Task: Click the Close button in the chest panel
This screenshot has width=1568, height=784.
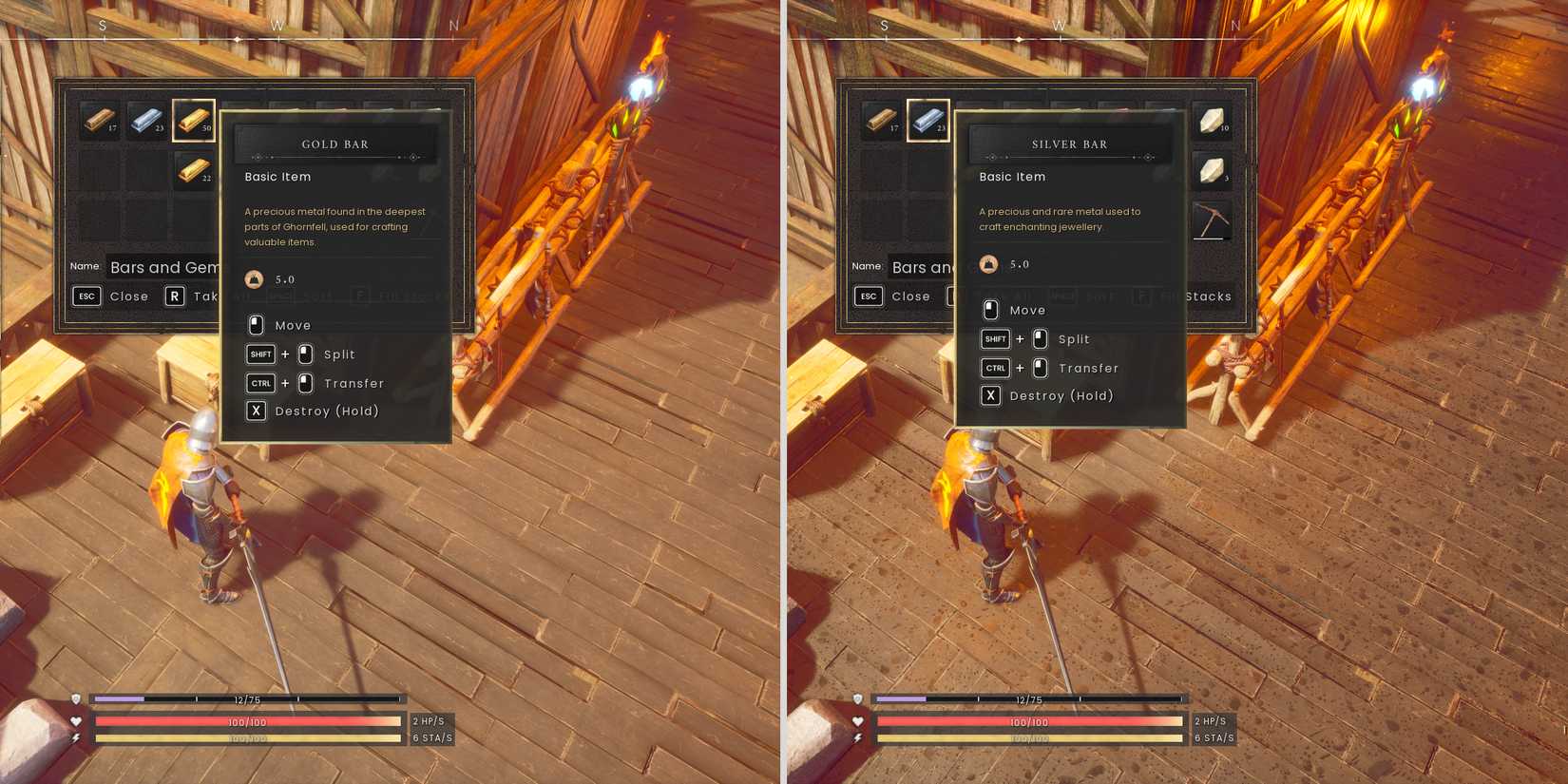Action: [x=129, y=296]
